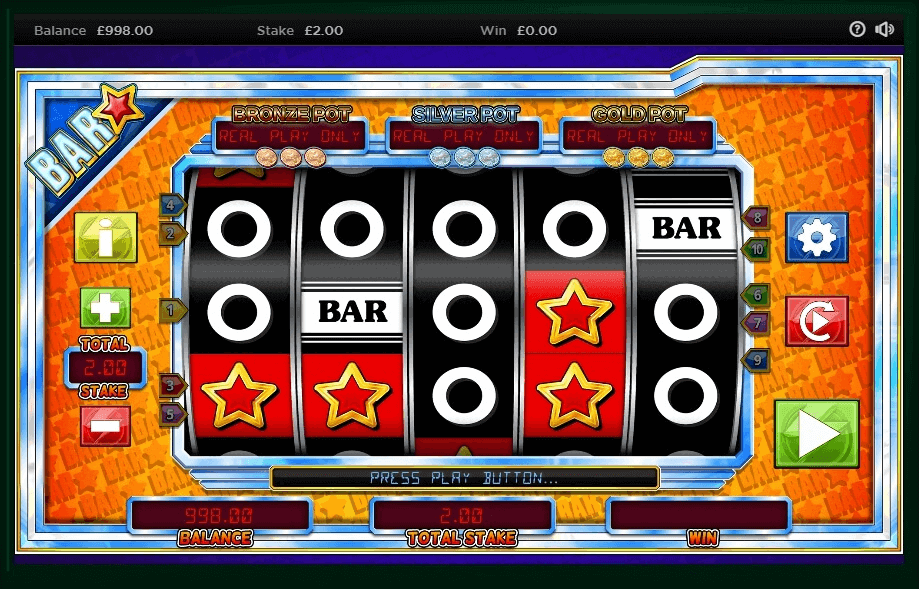919x589 pixels.
Task: Activate the red autoplay button
Action: [816, 321]
